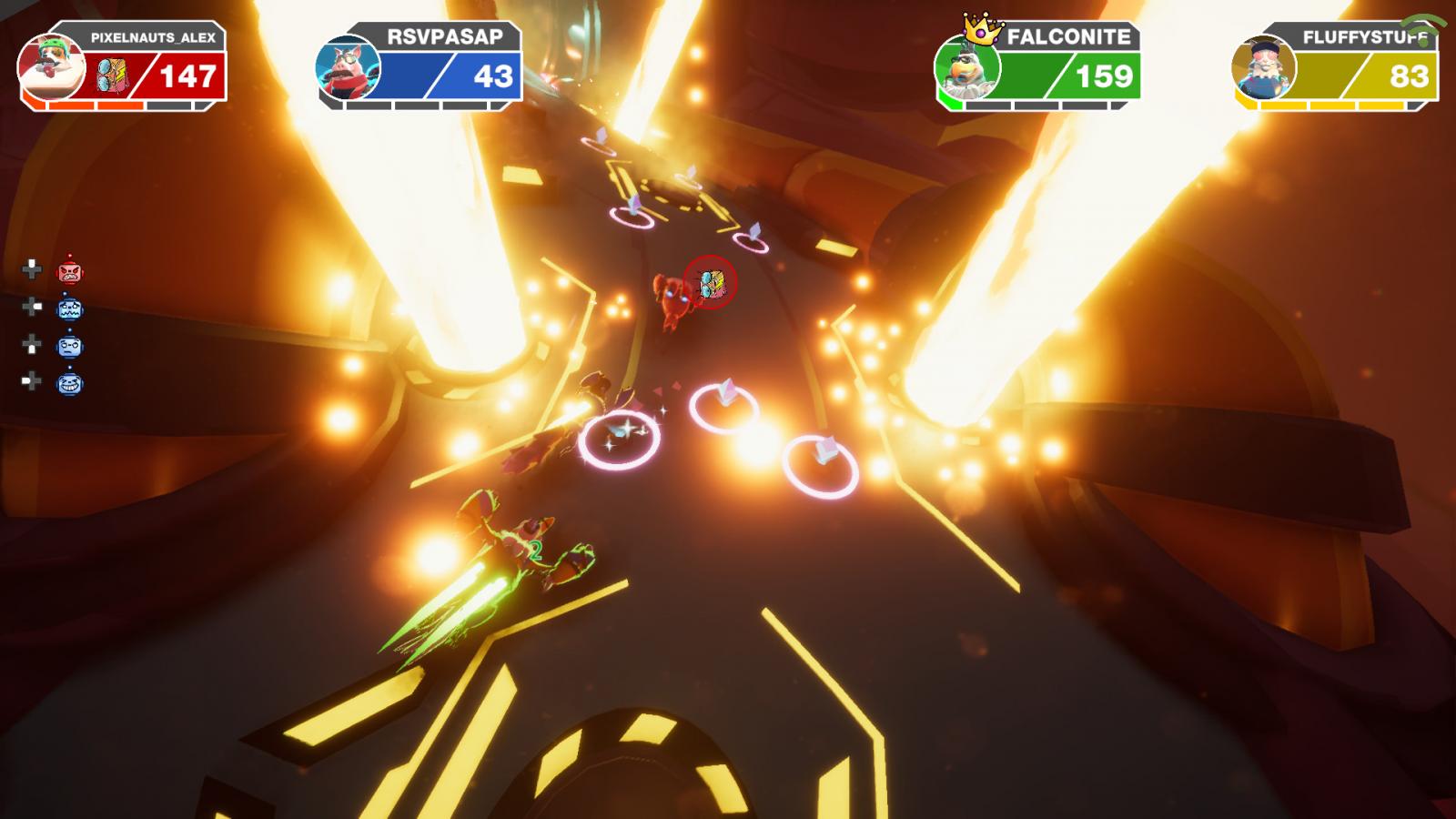The width and height of the screenshot is (1456, 819).
Task: Activate the jetpack item in Pixelnauts_Alex's panel
Action: tap(114, 76)
